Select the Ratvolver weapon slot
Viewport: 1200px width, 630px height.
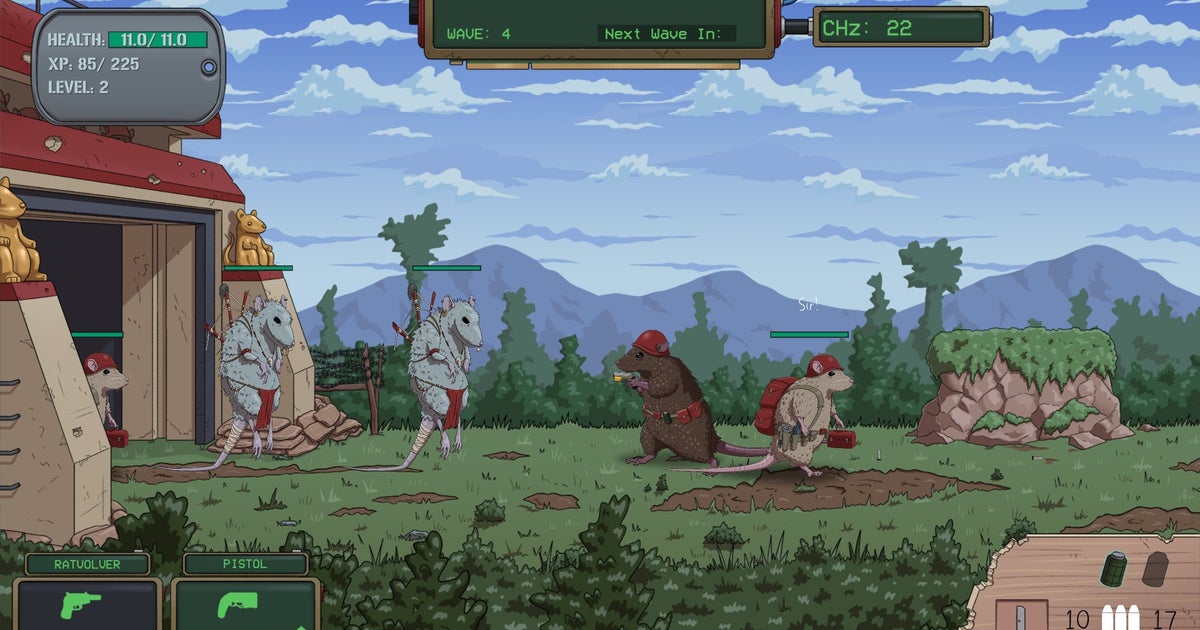point(87,604)
